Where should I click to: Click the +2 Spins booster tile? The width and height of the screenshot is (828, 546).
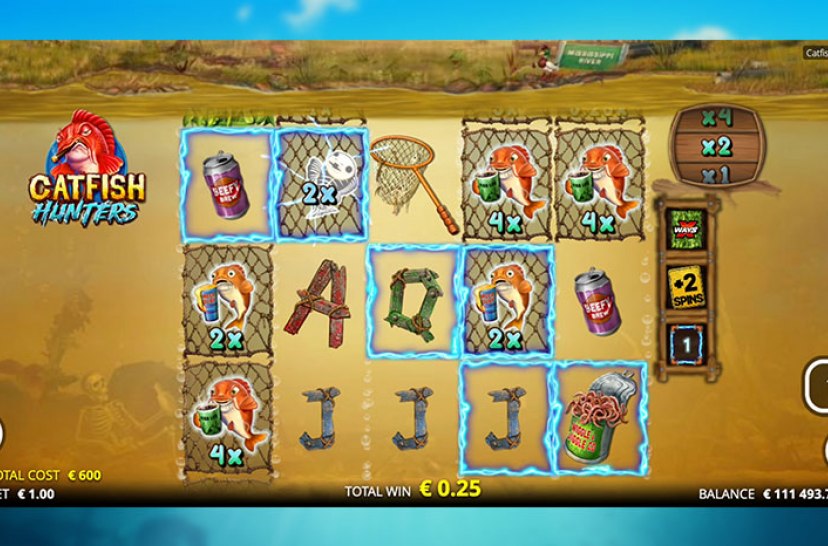coord(687,287)
